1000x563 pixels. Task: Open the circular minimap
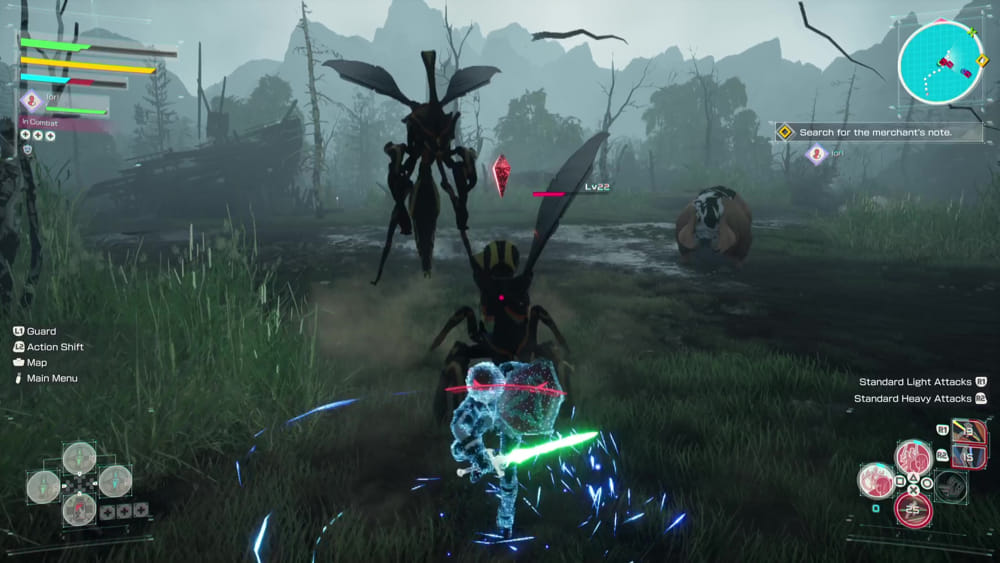tap(940, 62)
